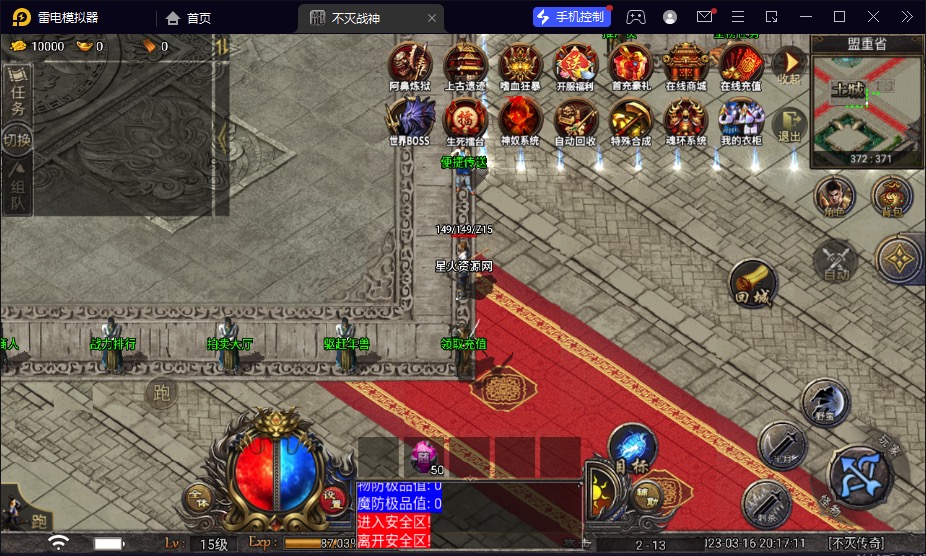Open the 开服福利 server rewards
926x556 pixels.
pyautogui.click(x=575, y=65)
